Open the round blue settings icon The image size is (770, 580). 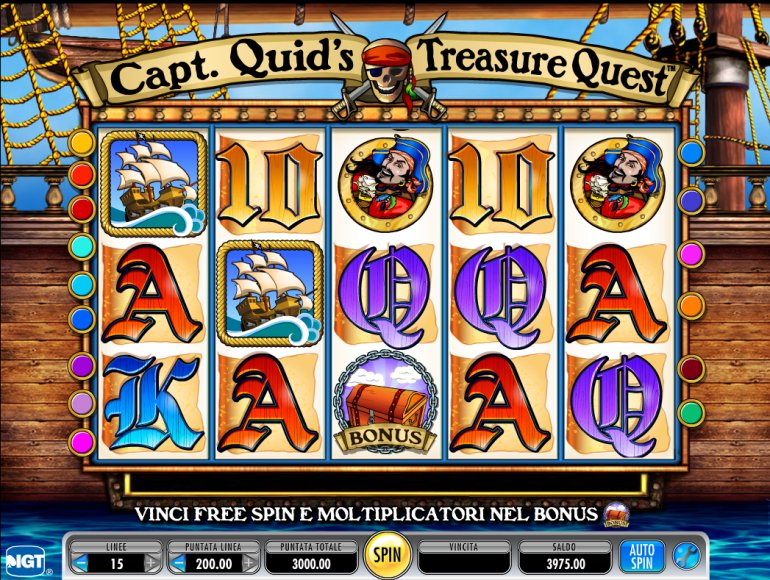tap(686, 556)
